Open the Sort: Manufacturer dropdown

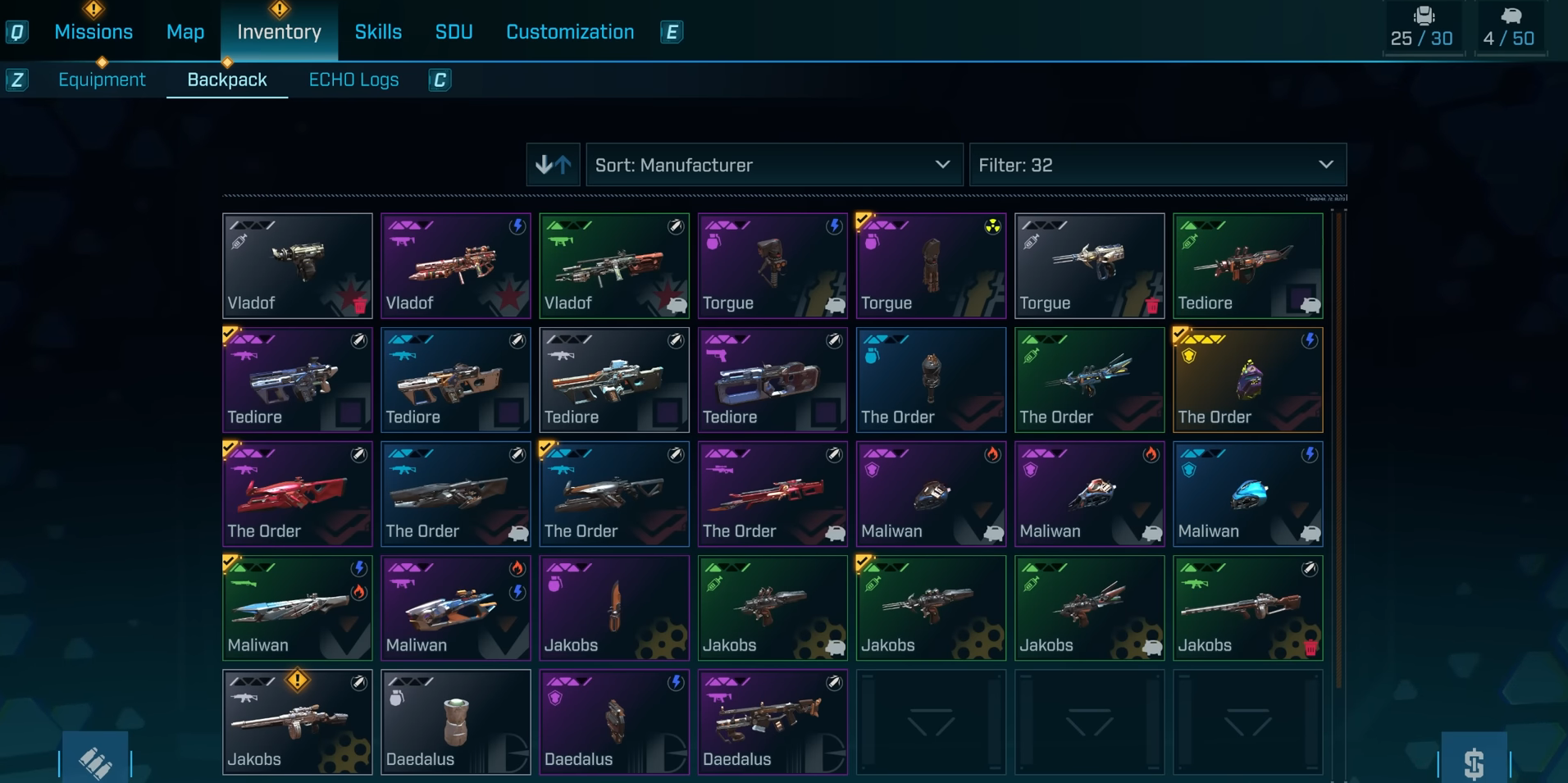tap(773, 165)
